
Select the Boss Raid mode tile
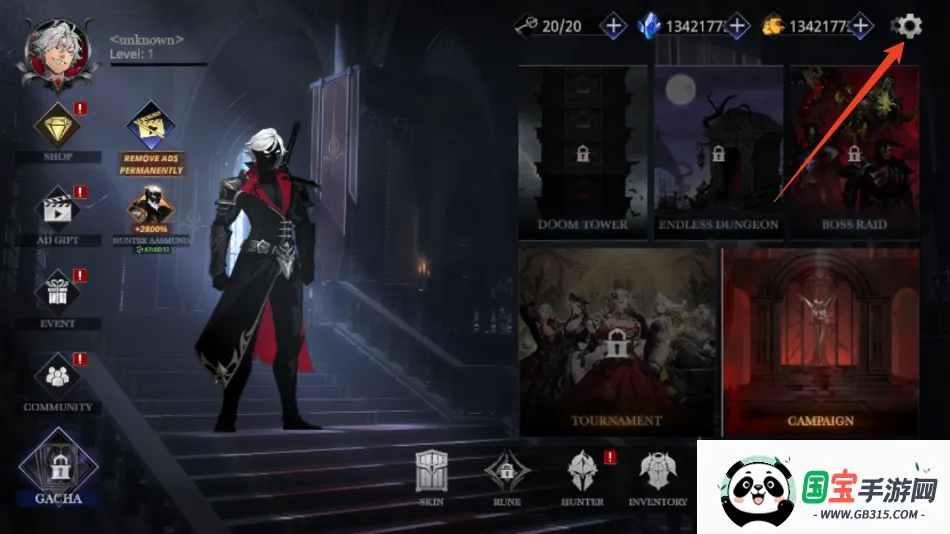click(x=853, y=152)
